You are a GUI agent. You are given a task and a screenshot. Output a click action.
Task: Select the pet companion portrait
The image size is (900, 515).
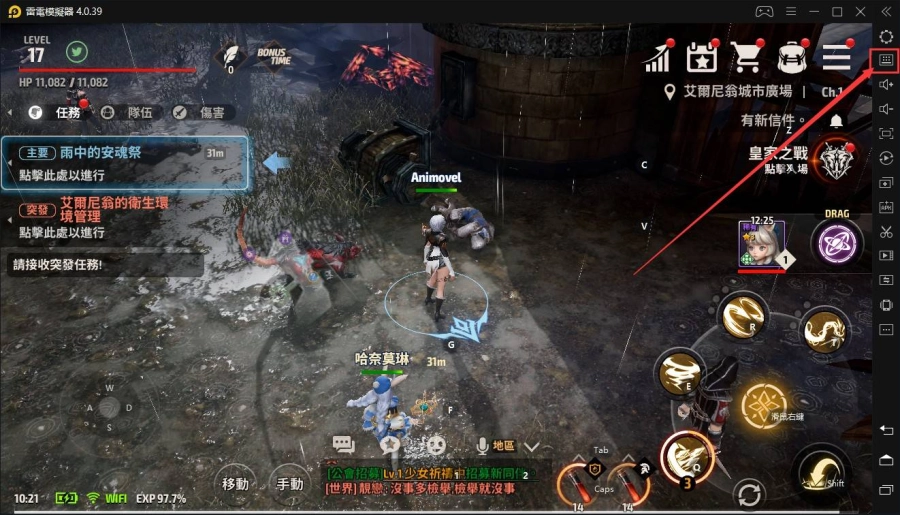click(x=760, y=244)
